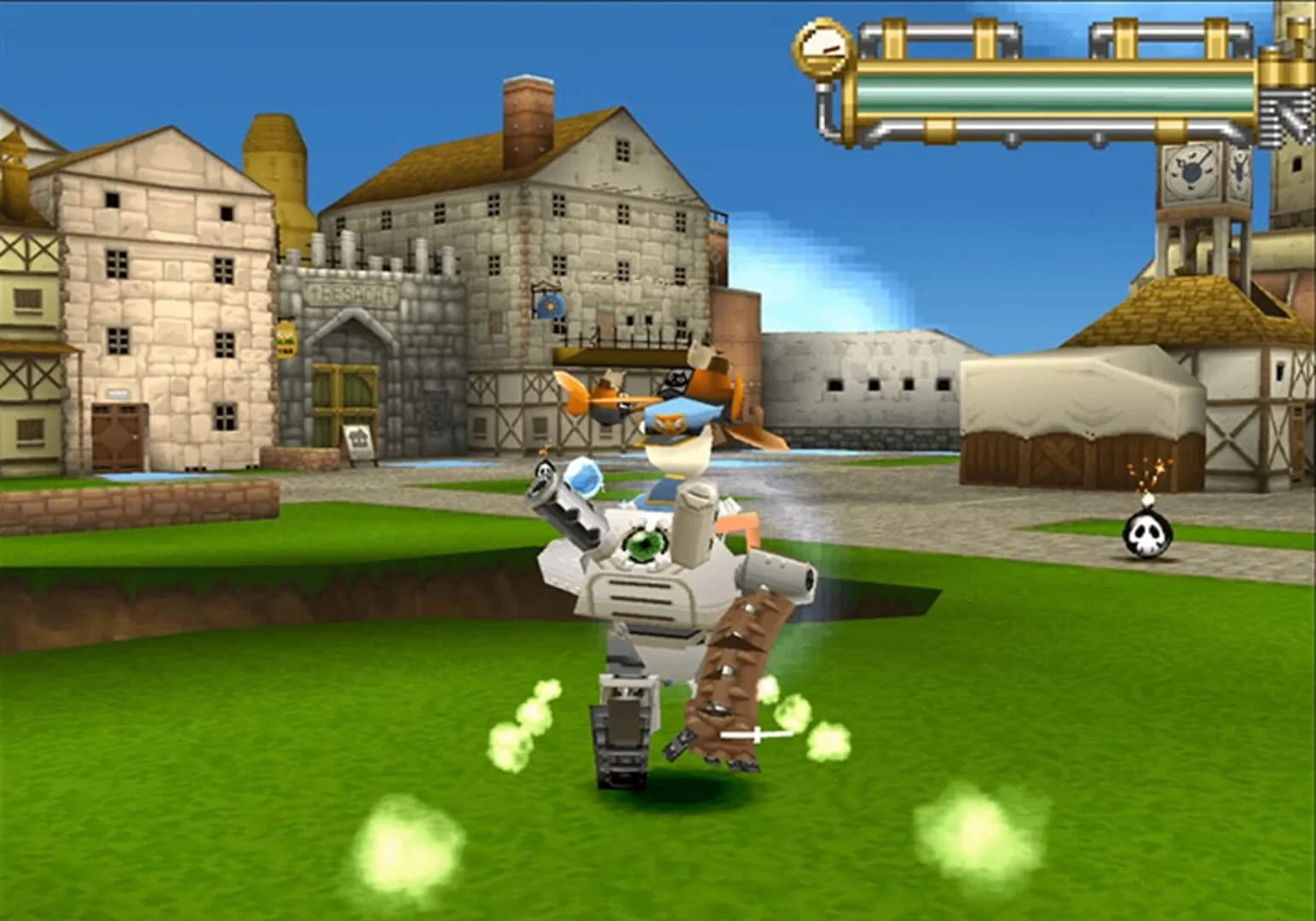Image resolution: width=1316 pixels, height=921 pixels.
Task: Open the yellow double doors of the castle gate
Action: [x=344, y=393]
